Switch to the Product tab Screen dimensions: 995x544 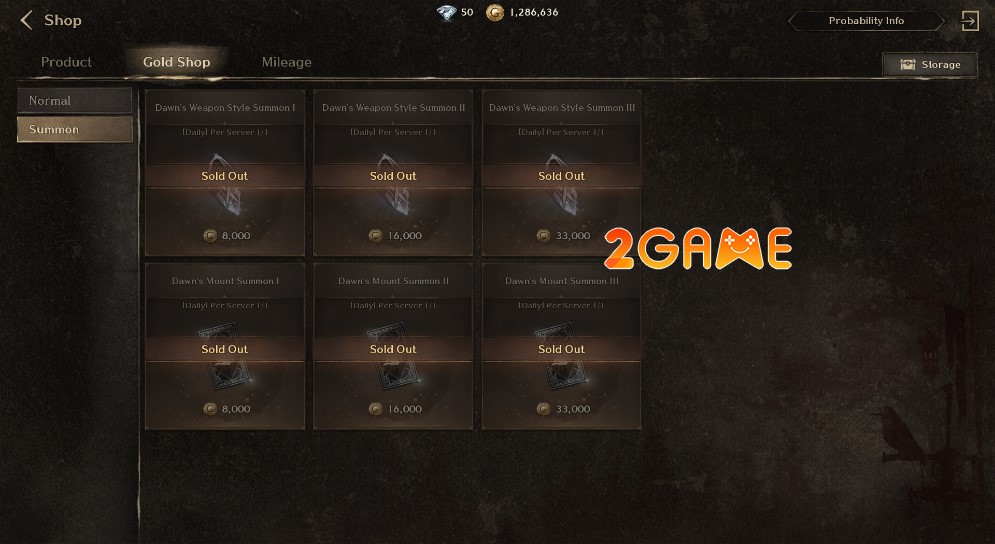click(x=66, y=62)
